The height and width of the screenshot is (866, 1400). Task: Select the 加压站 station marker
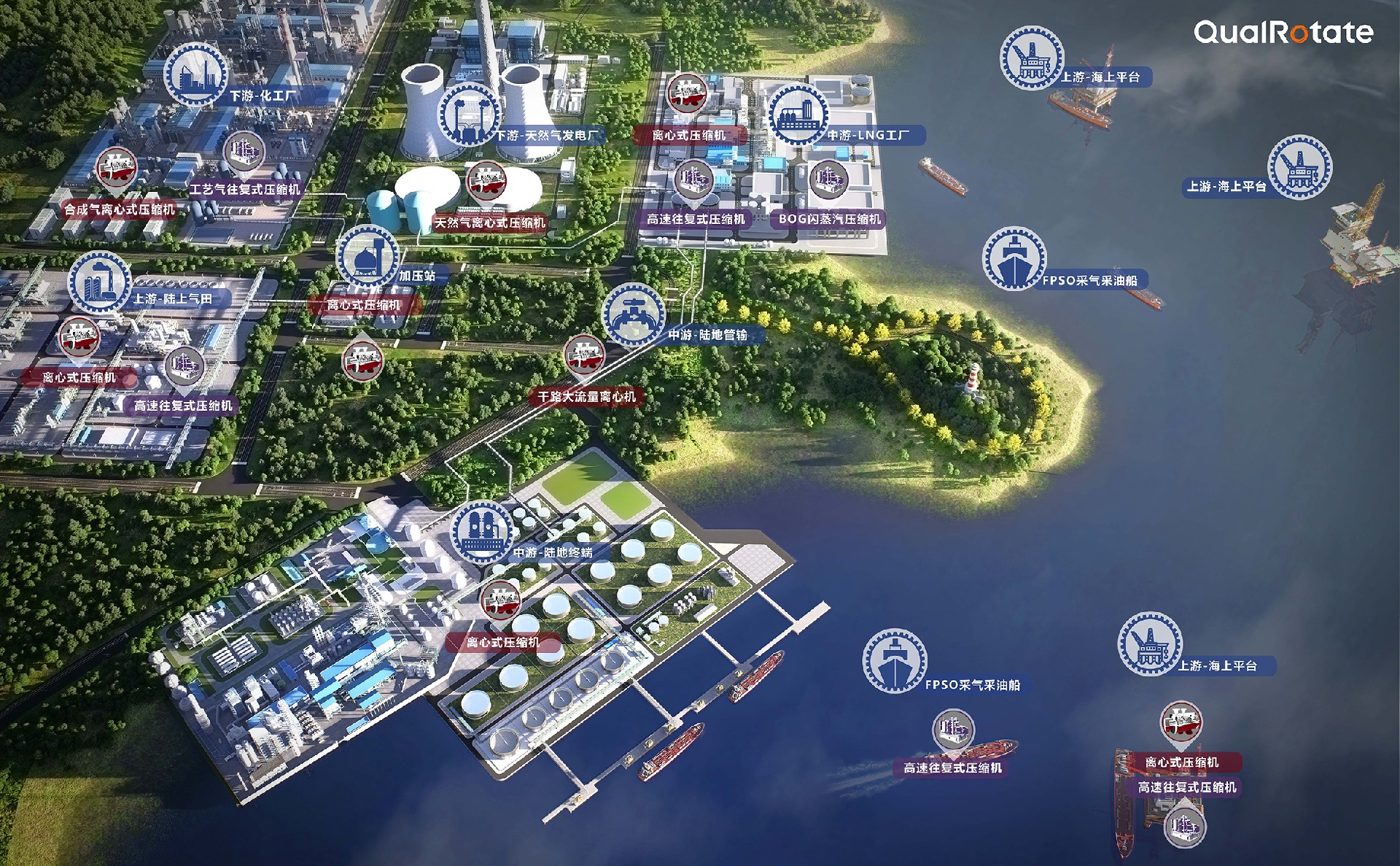tap(367, 257)
